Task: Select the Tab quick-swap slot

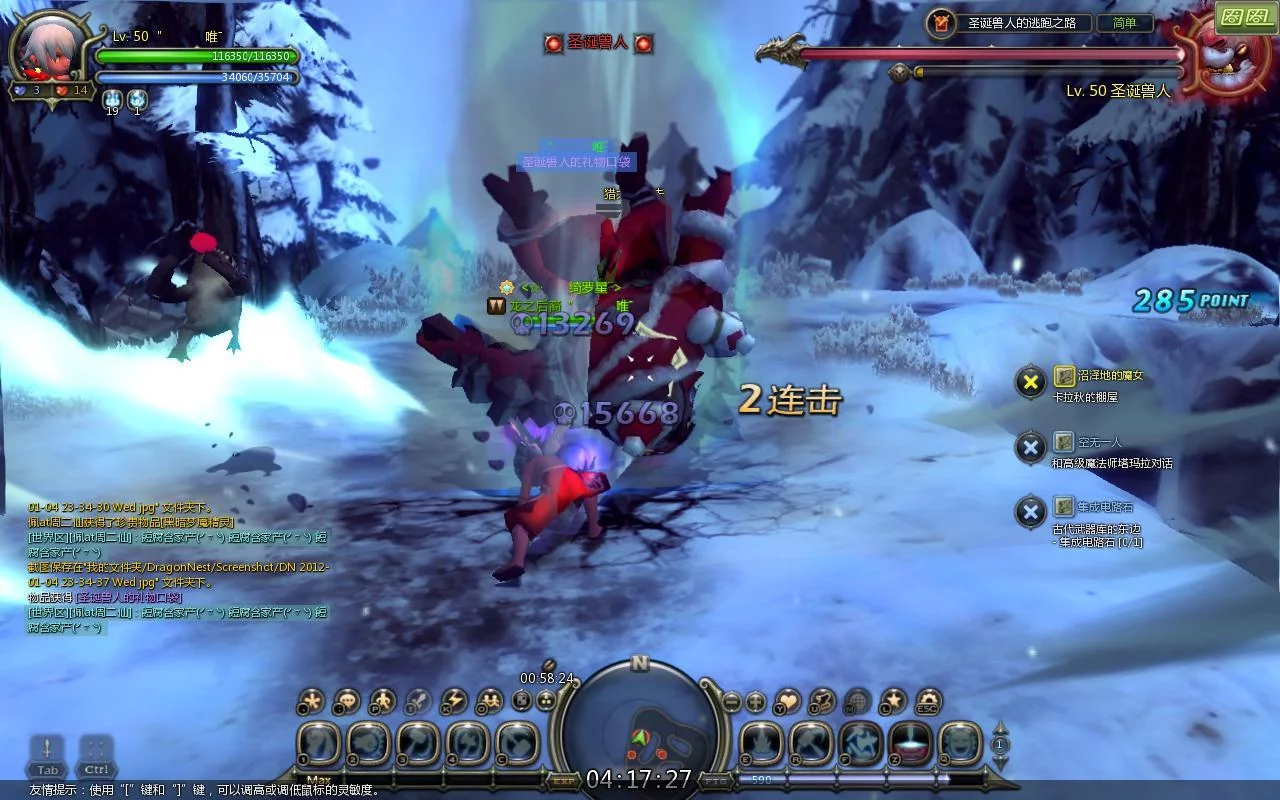Action: (47, 755)
